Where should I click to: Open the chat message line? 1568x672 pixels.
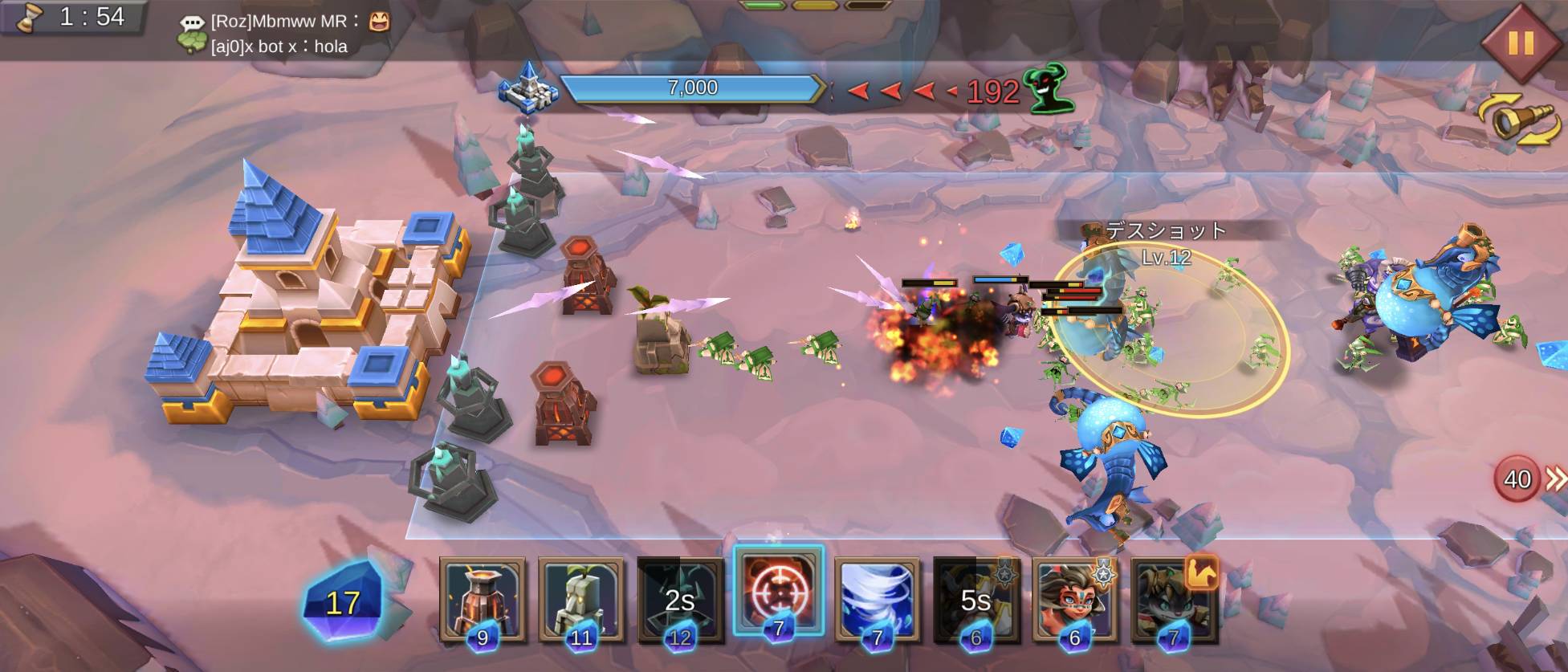click(281, 34)
